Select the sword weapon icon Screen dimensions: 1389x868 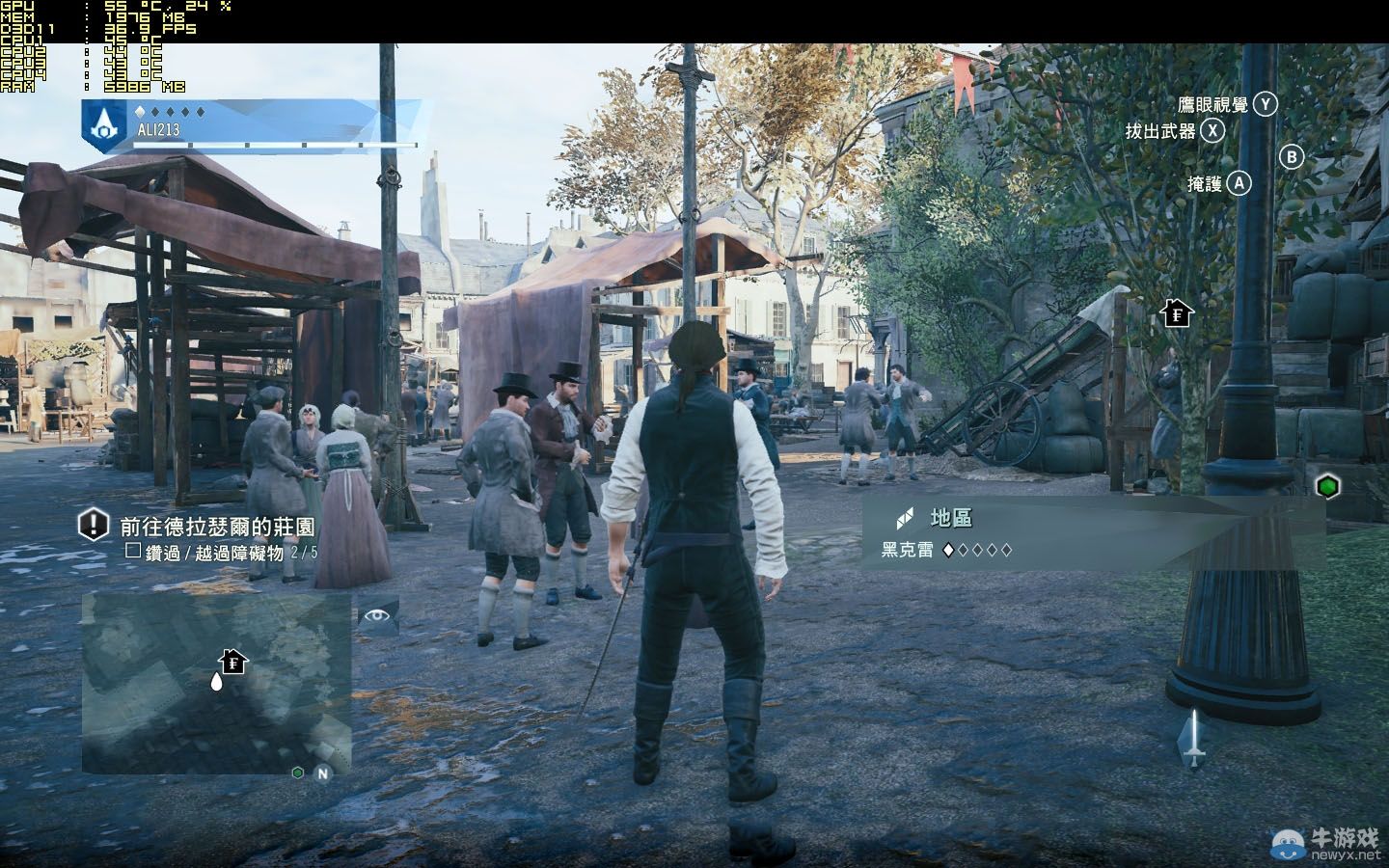point(1194,739)
